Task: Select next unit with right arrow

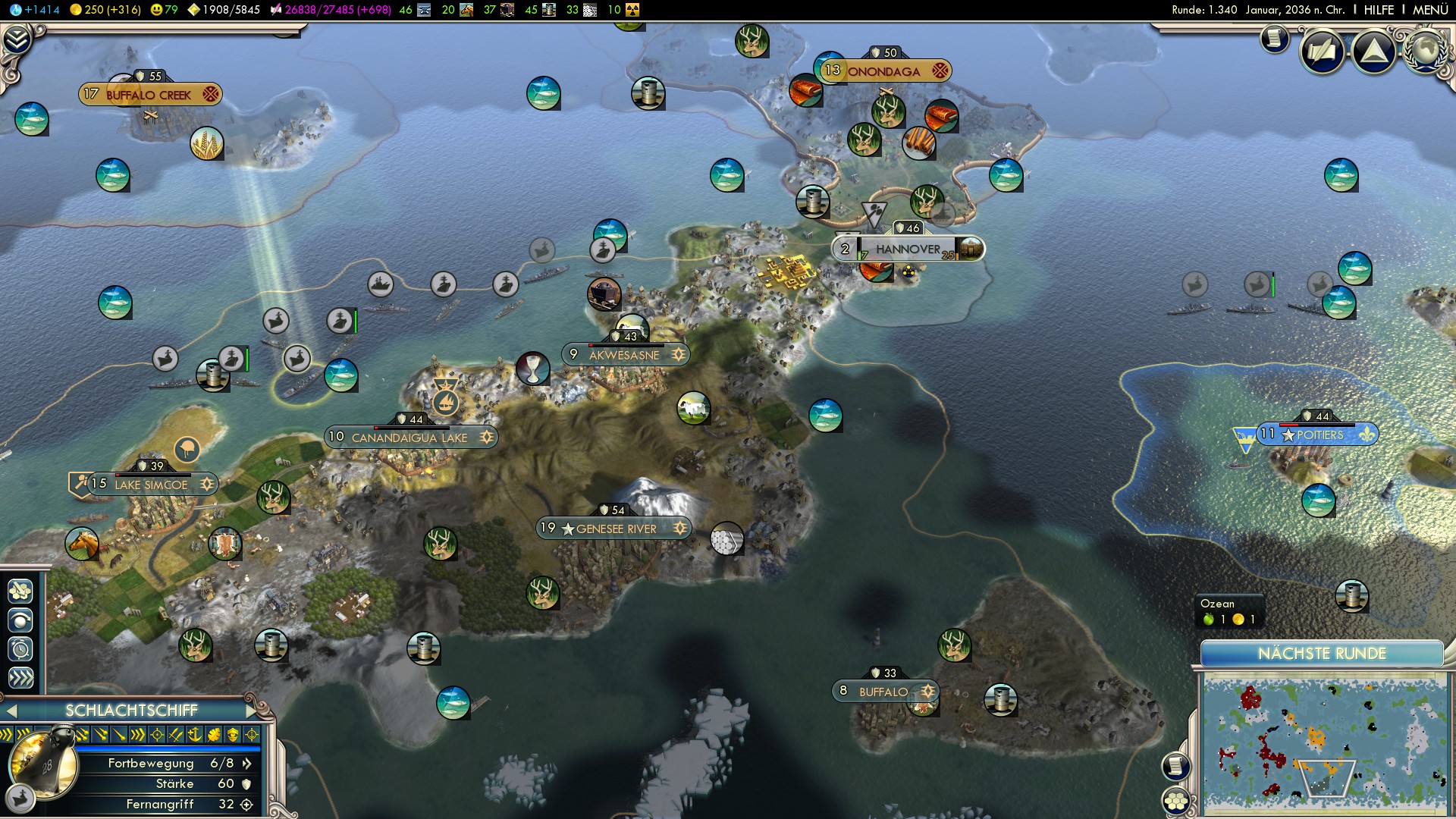Action: [x=253, y=711]
